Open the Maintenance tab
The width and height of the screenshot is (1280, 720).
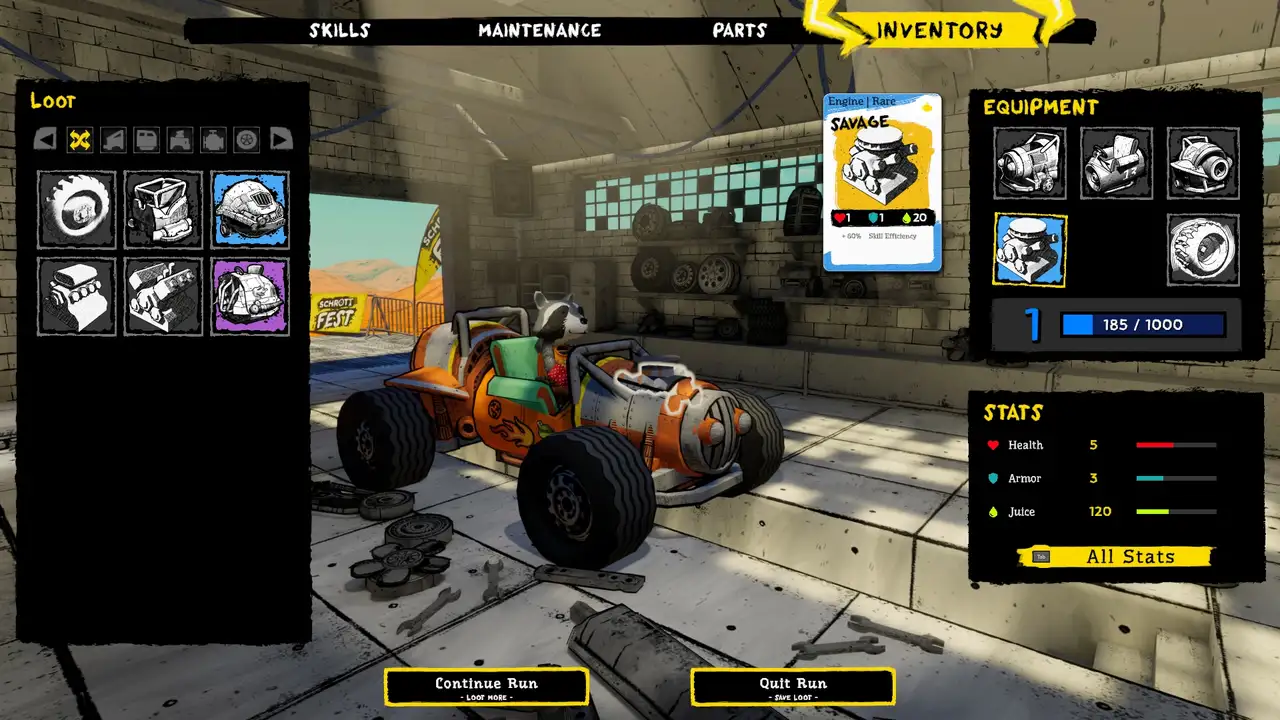pyautogui.click(x=539, y=31)
